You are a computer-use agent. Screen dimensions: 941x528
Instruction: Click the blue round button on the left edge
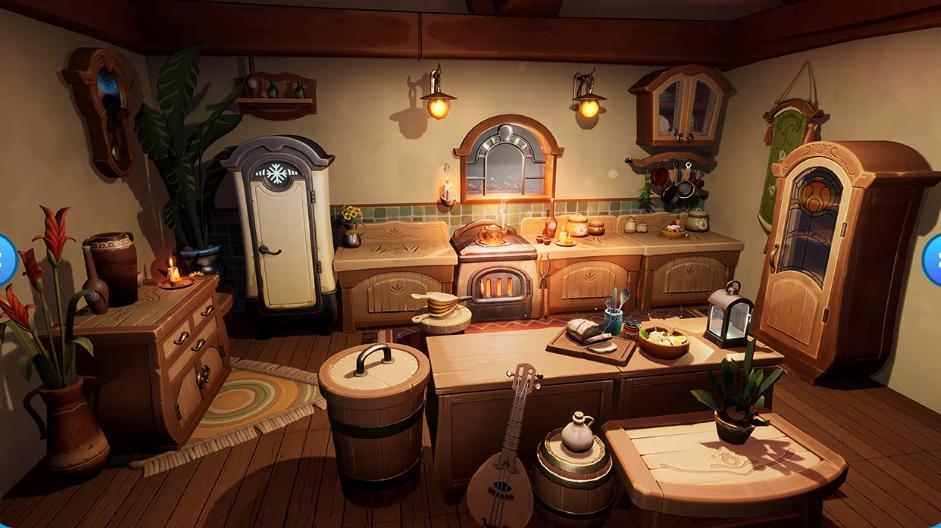4,259
